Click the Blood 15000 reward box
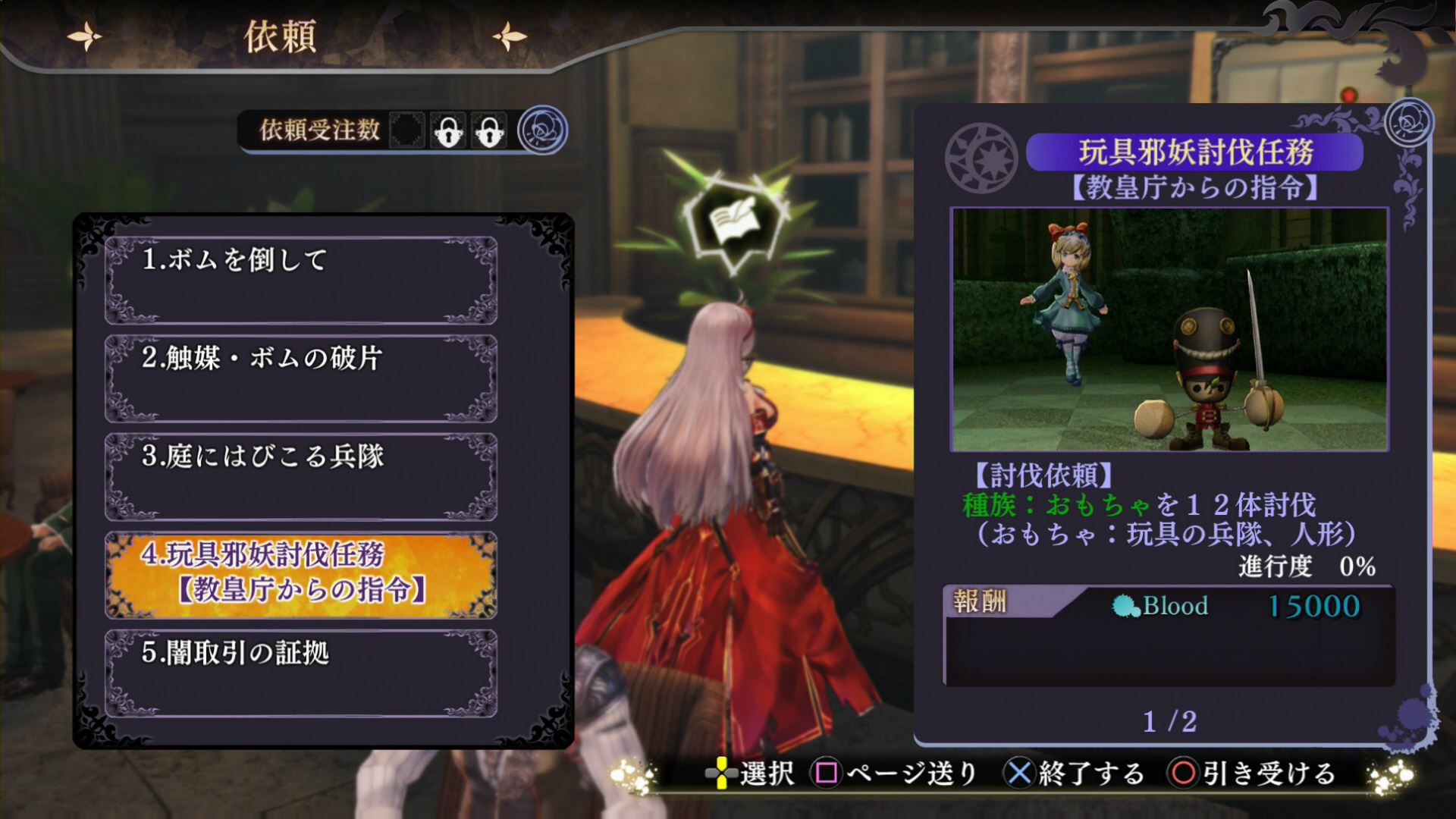Image resolution: width=1456 pixels, height=819 pixels. pyautogui.click(x=1169, y=635)
